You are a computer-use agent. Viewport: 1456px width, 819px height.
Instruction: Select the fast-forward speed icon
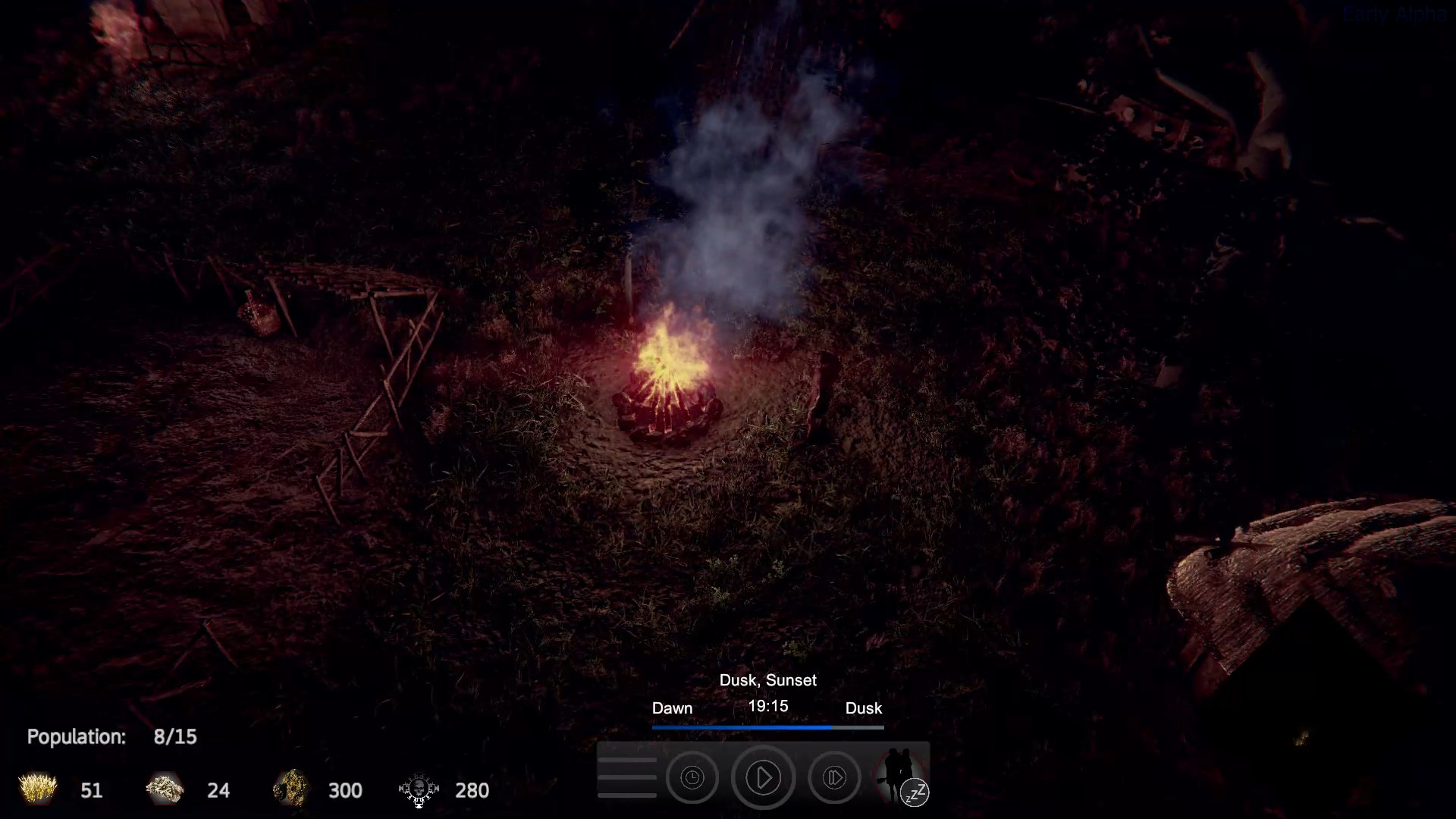[x=834, y=777]
